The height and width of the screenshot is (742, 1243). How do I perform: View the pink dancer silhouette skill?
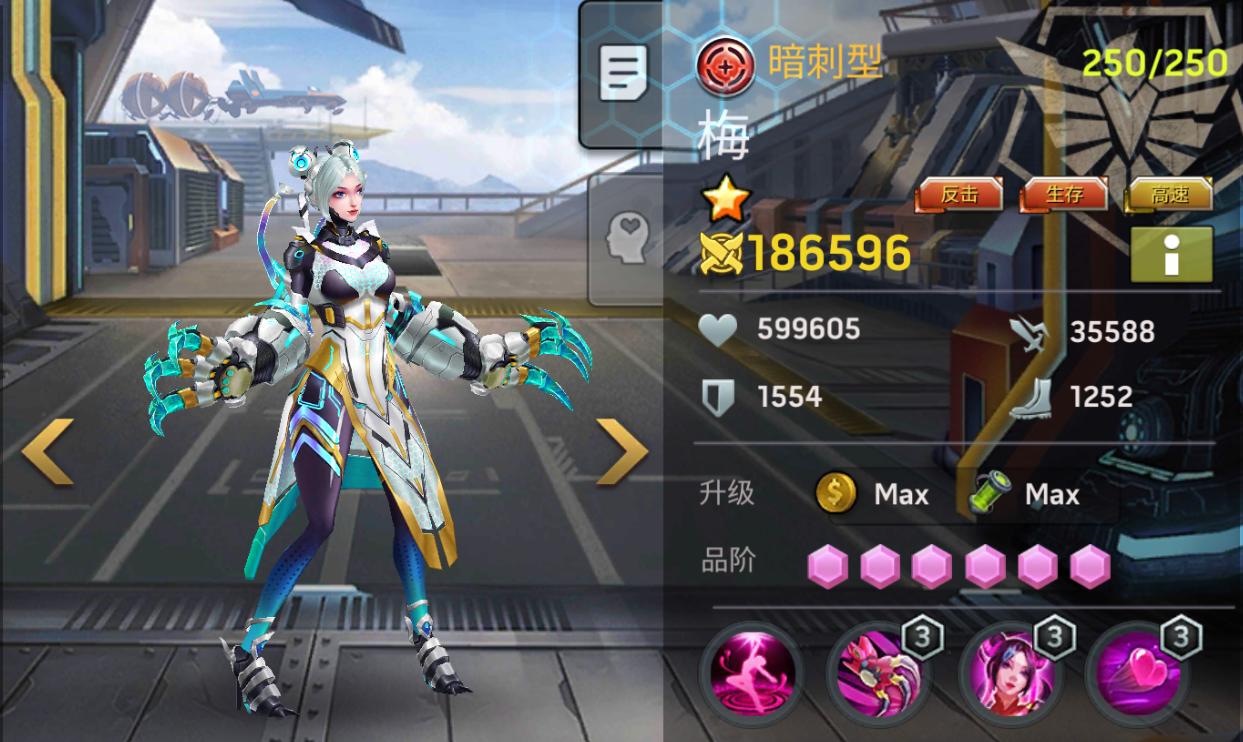[750, 673]
